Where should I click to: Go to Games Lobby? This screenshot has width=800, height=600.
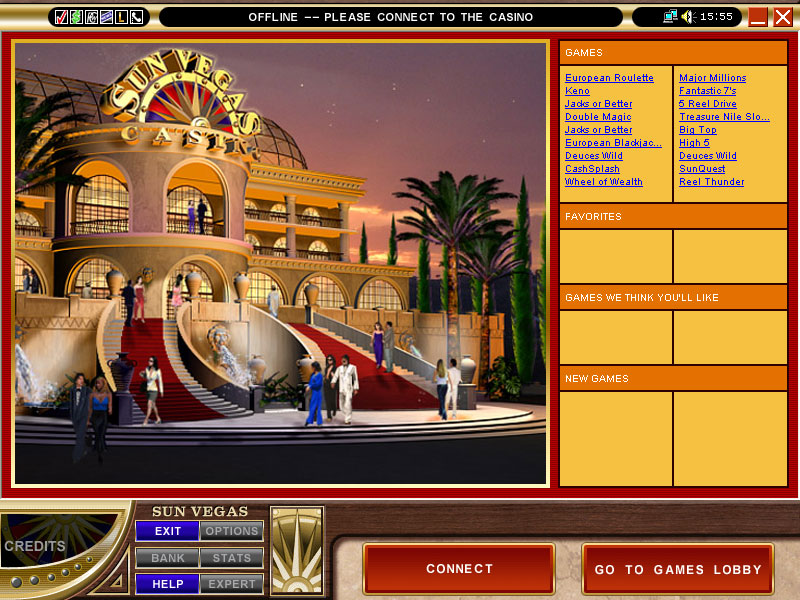pyautogui.click(x=677, y=569)
